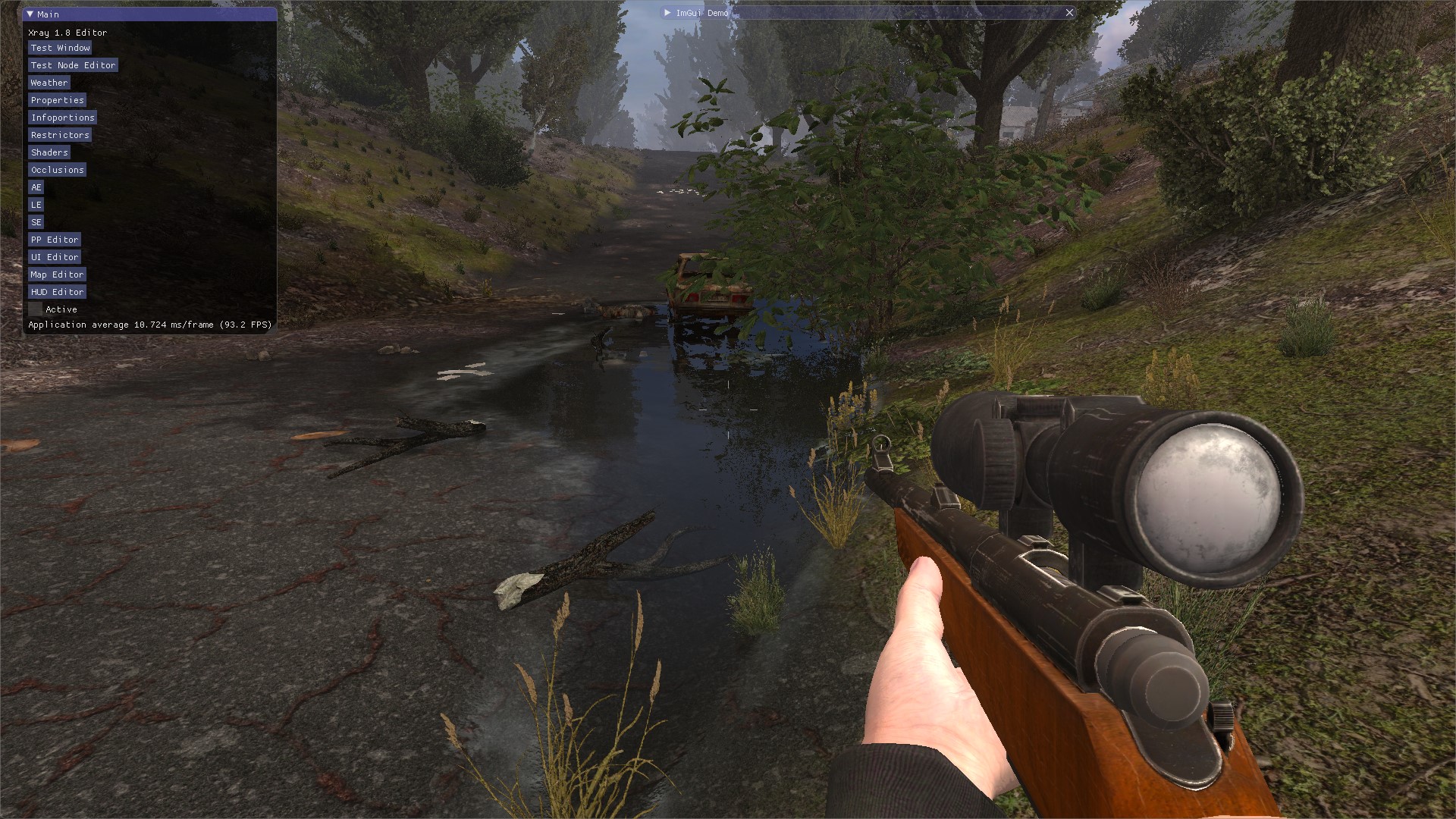Image resolution: width=1456 pixels, height=819 pixels.
Task: Expand the ImGui Demo window
Action: (x=667, y=13)
